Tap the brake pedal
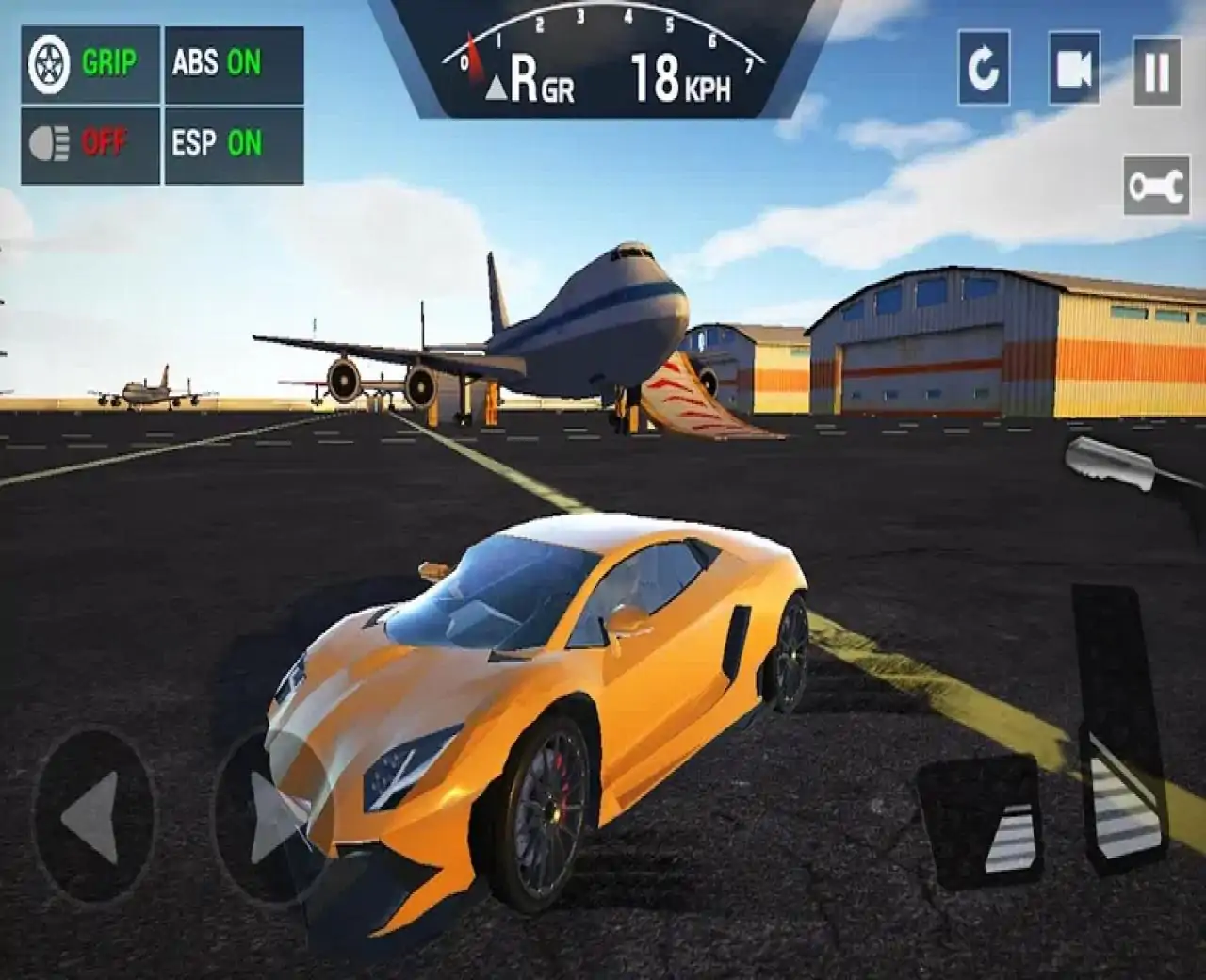The width and height of the screenshot is (1206, 980). pos(982,822)
